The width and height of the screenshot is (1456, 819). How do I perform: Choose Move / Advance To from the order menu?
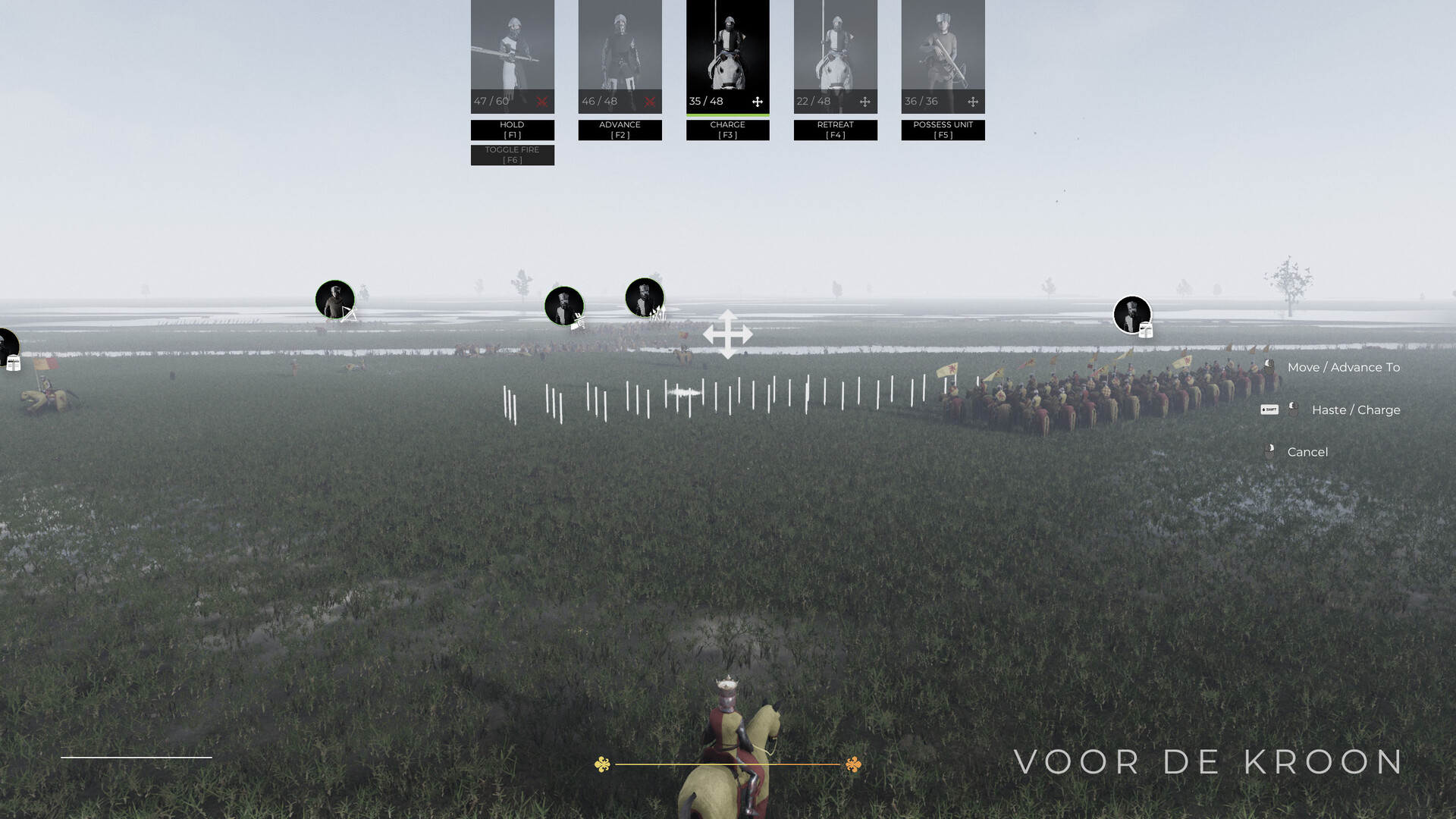point(1344,367)
